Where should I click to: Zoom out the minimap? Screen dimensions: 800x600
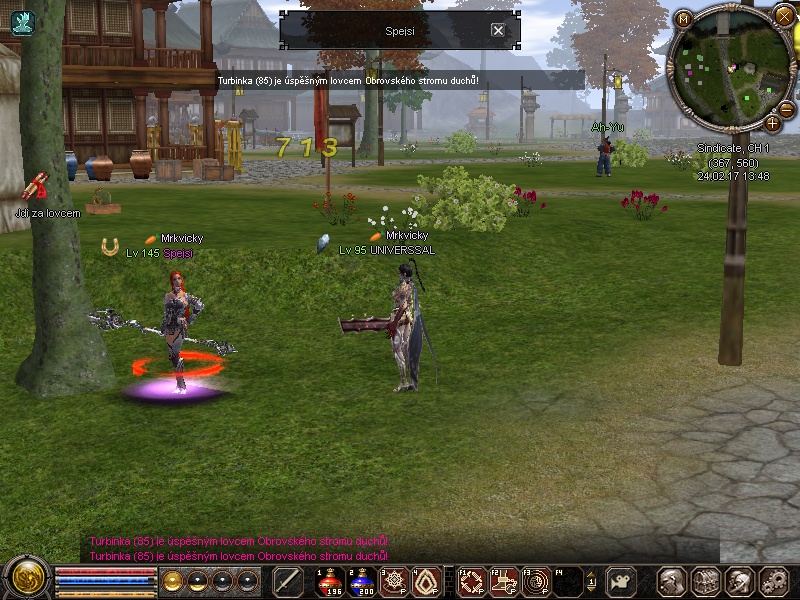786,108
